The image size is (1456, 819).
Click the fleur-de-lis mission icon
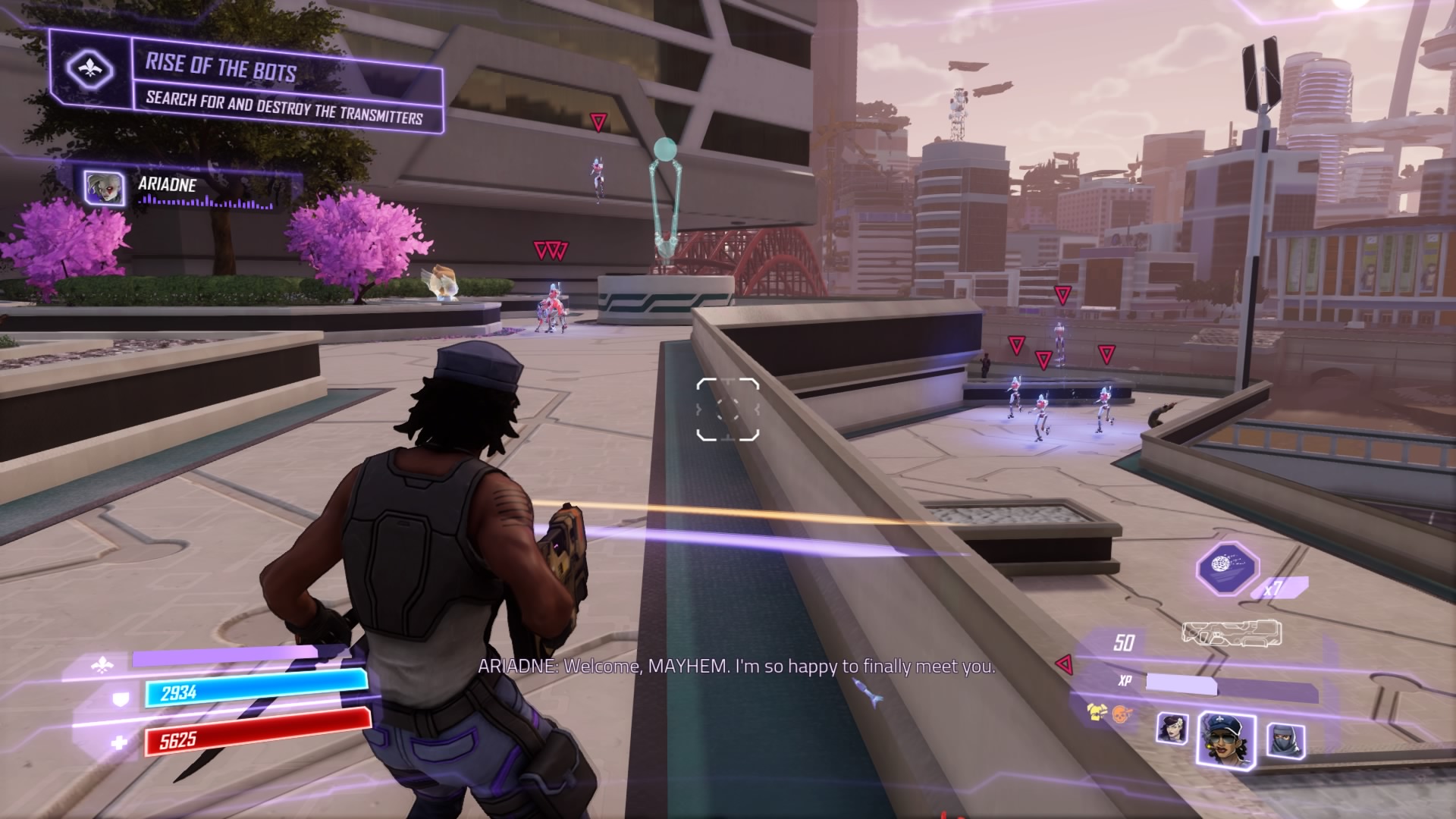89,70
